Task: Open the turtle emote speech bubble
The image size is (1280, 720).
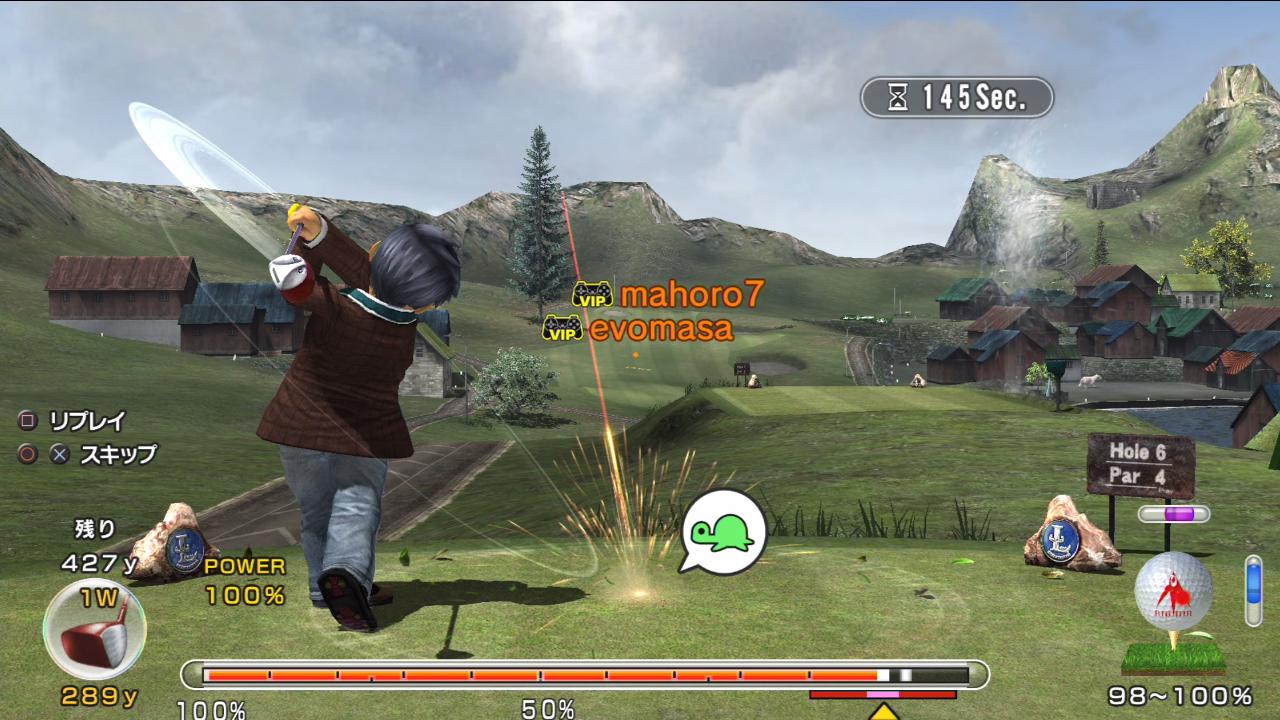Action: (x=722, y=531)
